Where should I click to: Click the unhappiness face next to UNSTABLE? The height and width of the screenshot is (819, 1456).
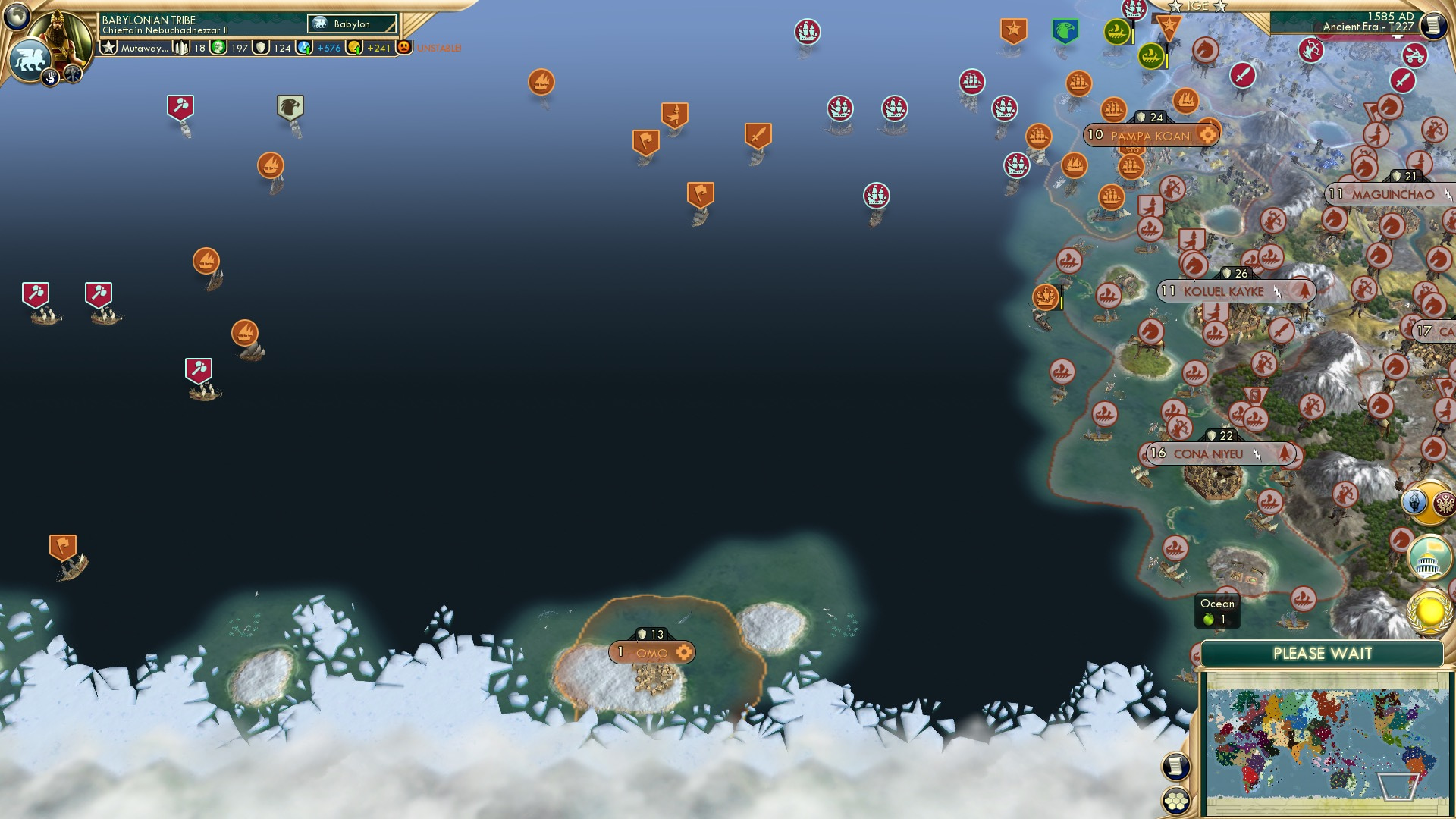click(404, 47)
